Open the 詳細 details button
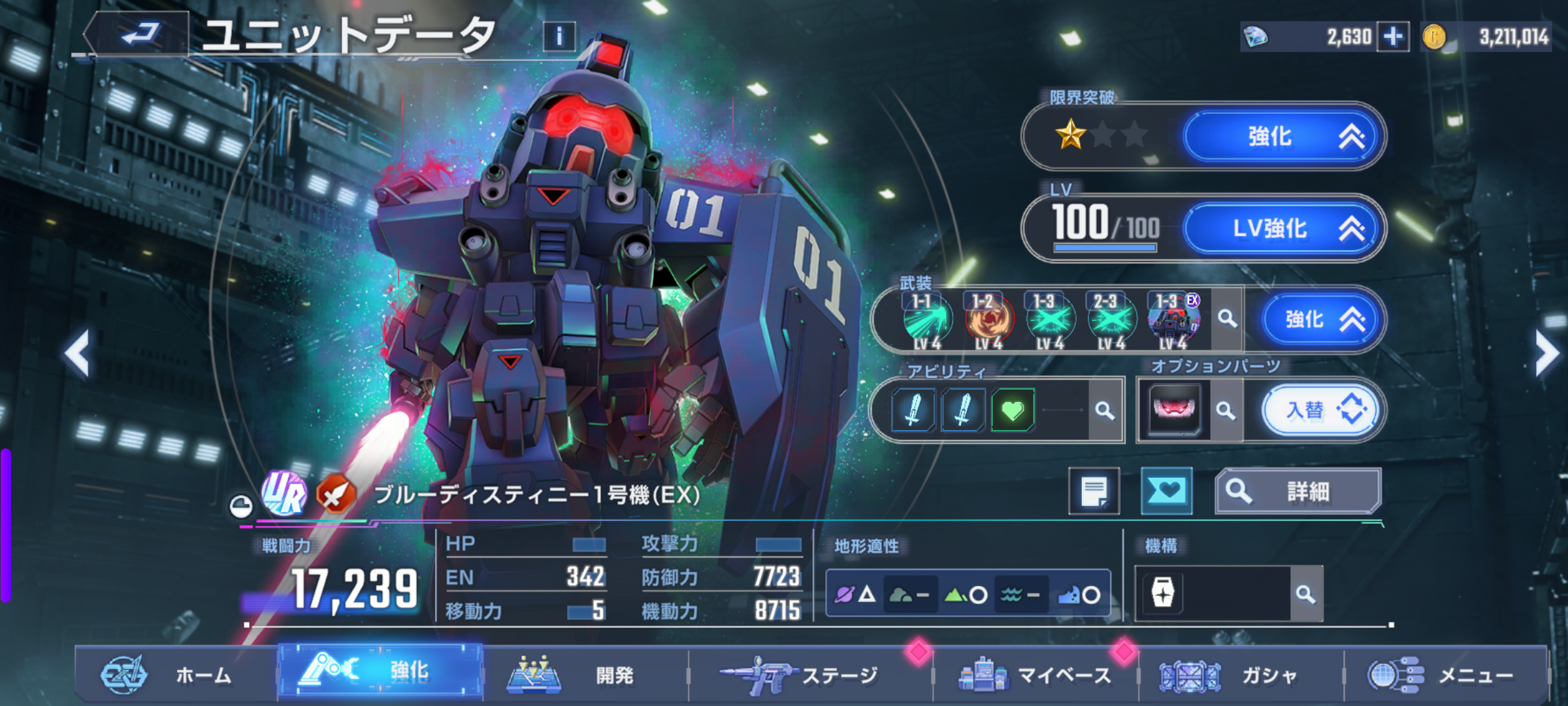 click(x=1298, y=491)
